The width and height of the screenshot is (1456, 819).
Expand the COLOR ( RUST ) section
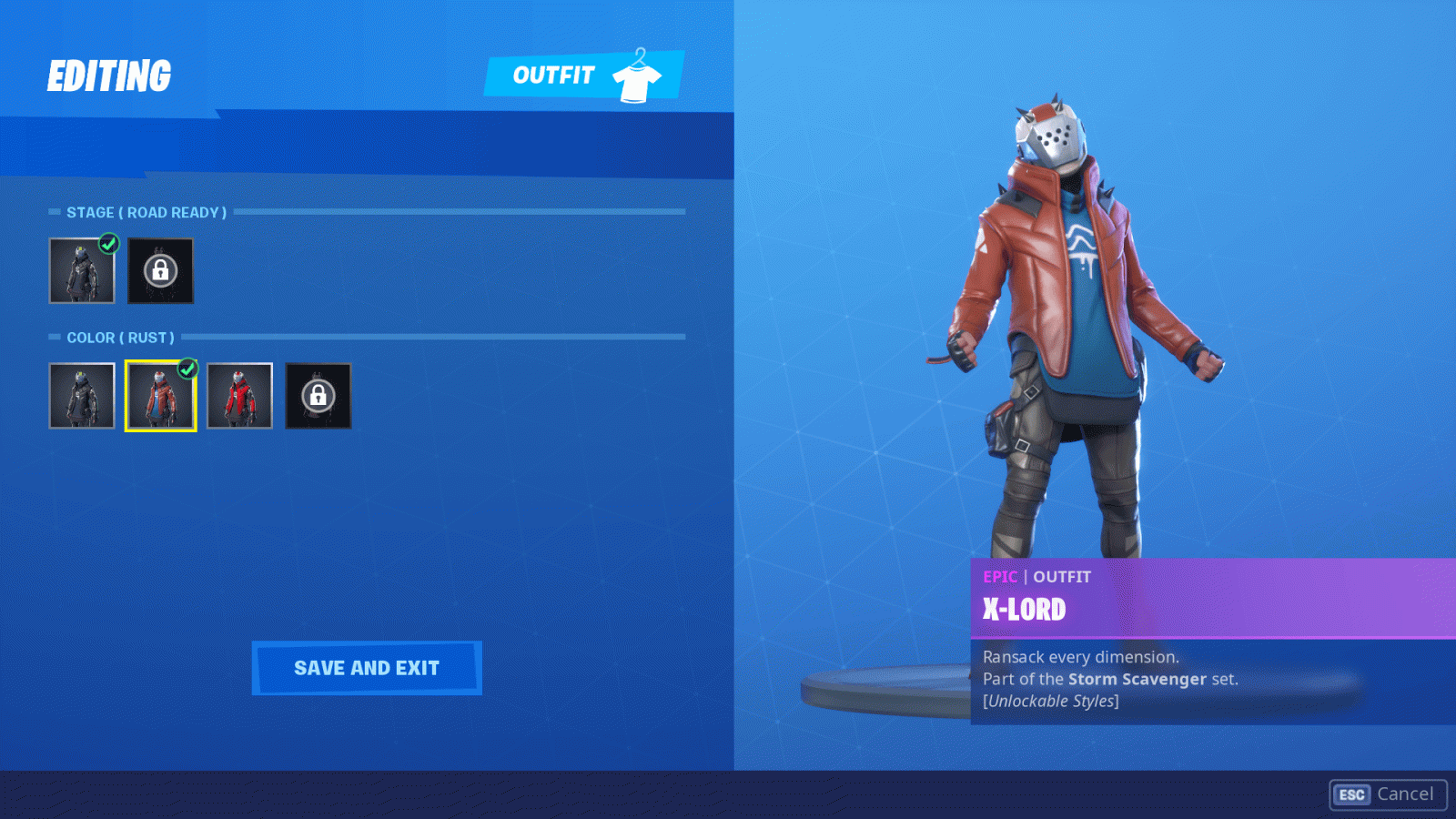119,338
